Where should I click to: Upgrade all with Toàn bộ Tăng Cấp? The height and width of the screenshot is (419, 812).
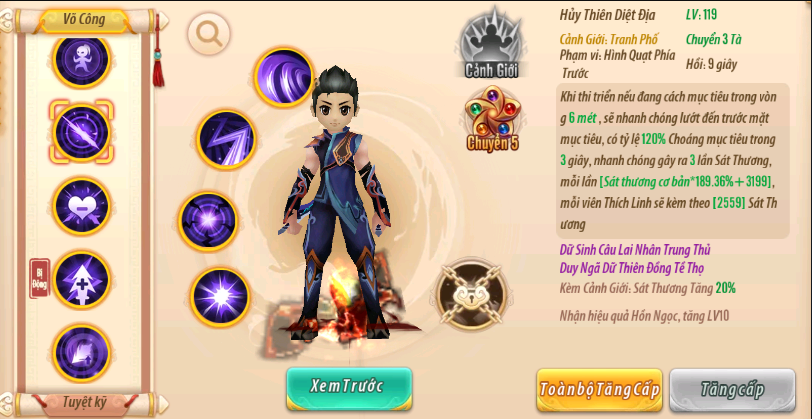click(599, 389)
